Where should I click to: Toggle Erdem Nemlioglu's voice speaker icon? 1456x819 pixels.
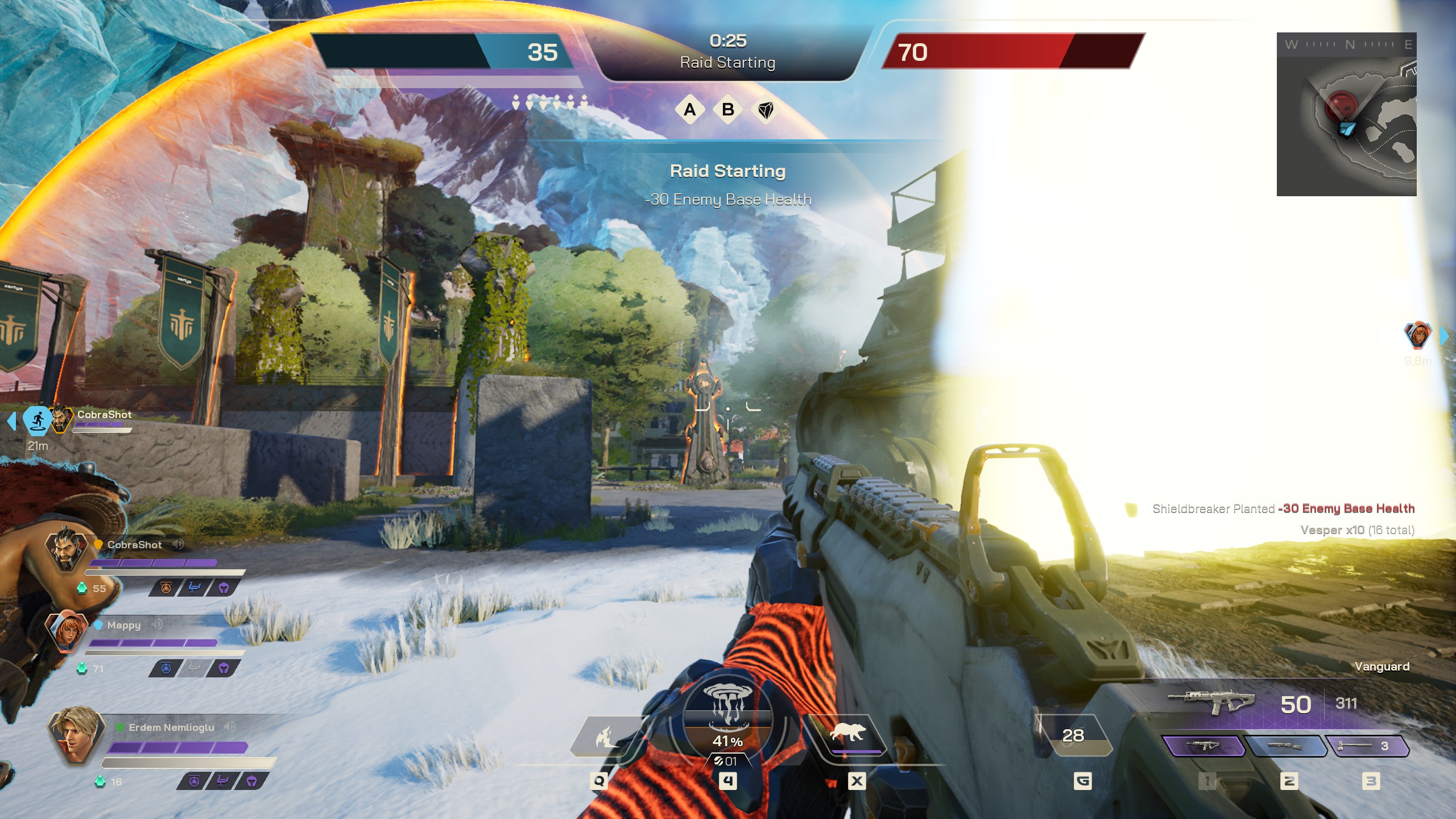pos(230,727)
